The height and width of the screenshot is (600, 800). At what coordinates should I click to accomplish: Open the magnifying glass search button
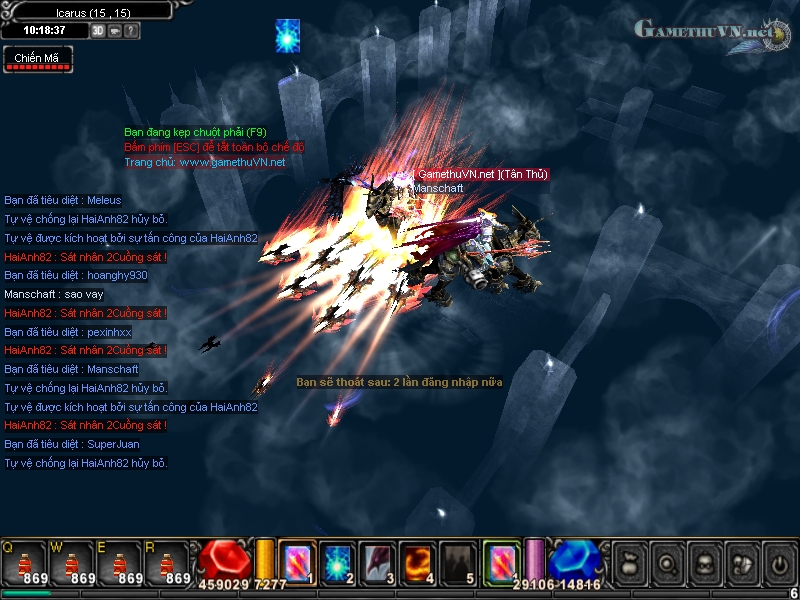[667, 564]
